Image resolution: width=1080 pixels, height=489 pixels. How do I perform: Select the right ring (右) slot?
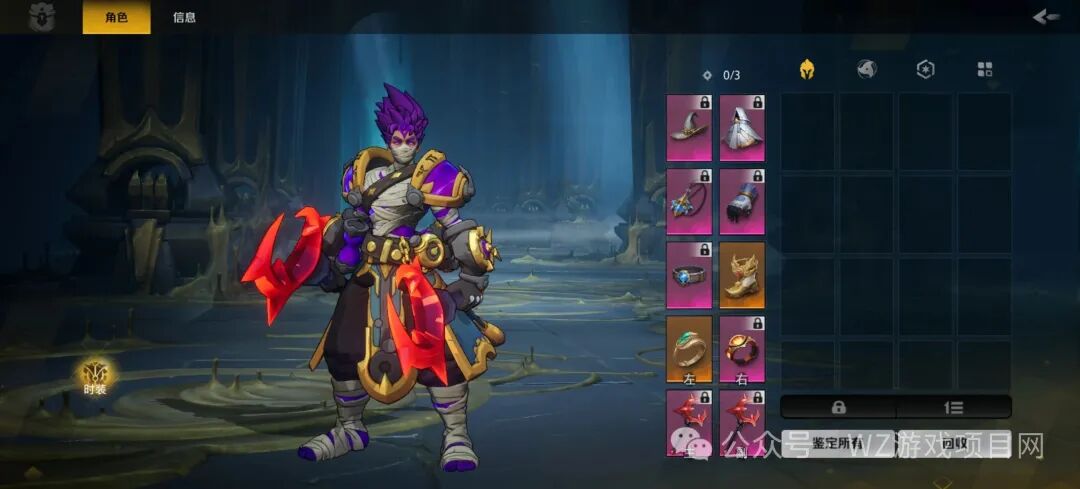click(x=742, y=349)
